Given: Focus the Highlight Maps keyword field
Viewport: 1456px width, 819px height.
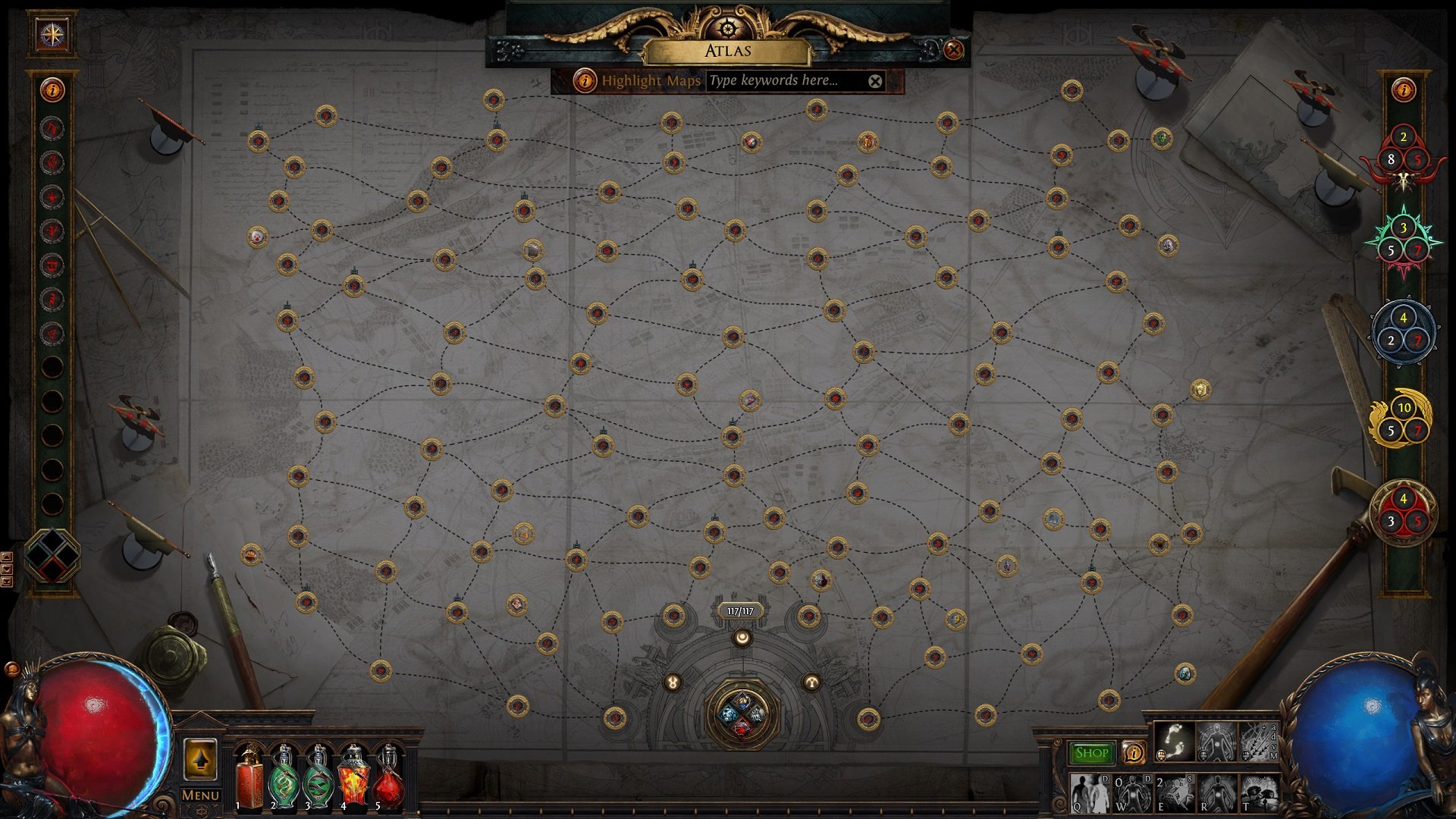Looking at the screenshot, I should click(785, 80).
